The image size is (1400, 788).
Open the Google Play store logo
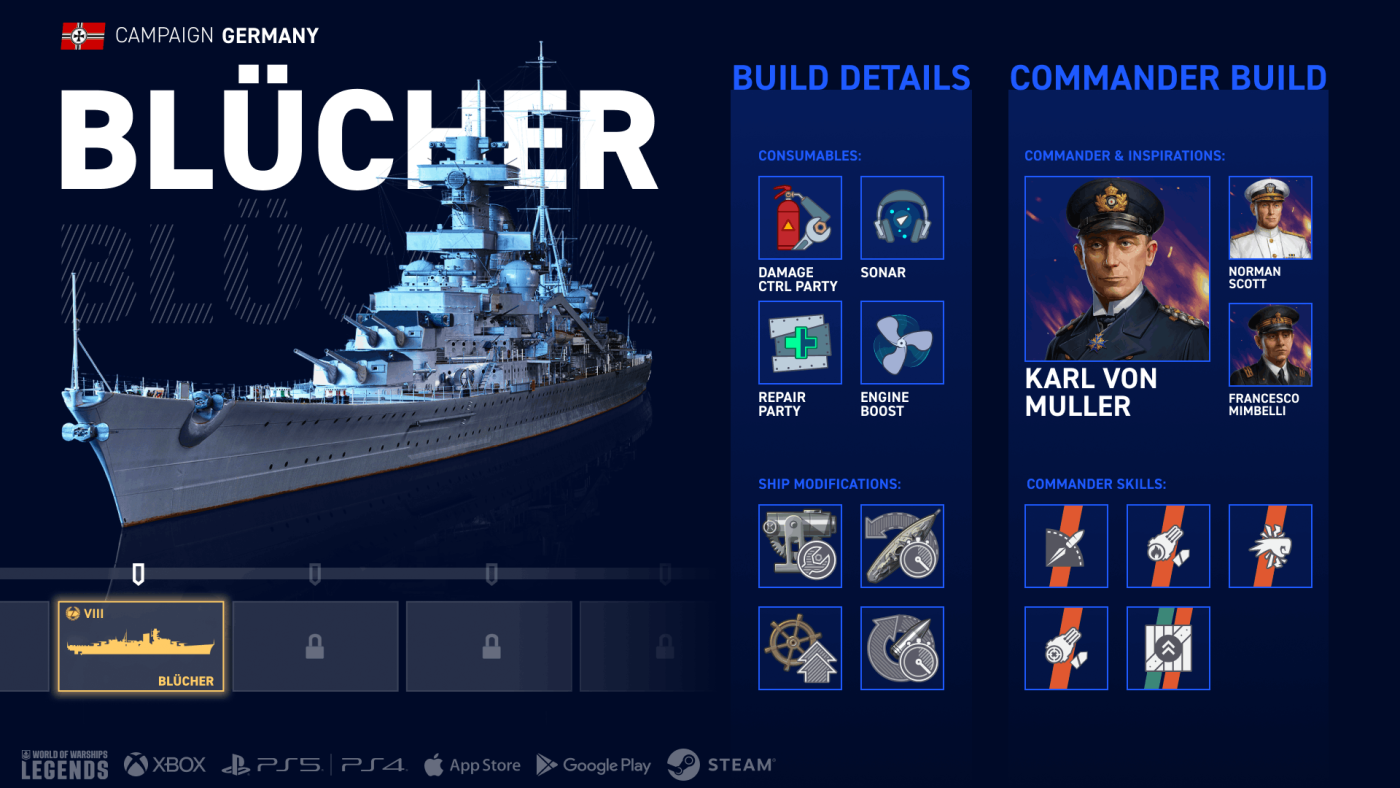(594, 765)
